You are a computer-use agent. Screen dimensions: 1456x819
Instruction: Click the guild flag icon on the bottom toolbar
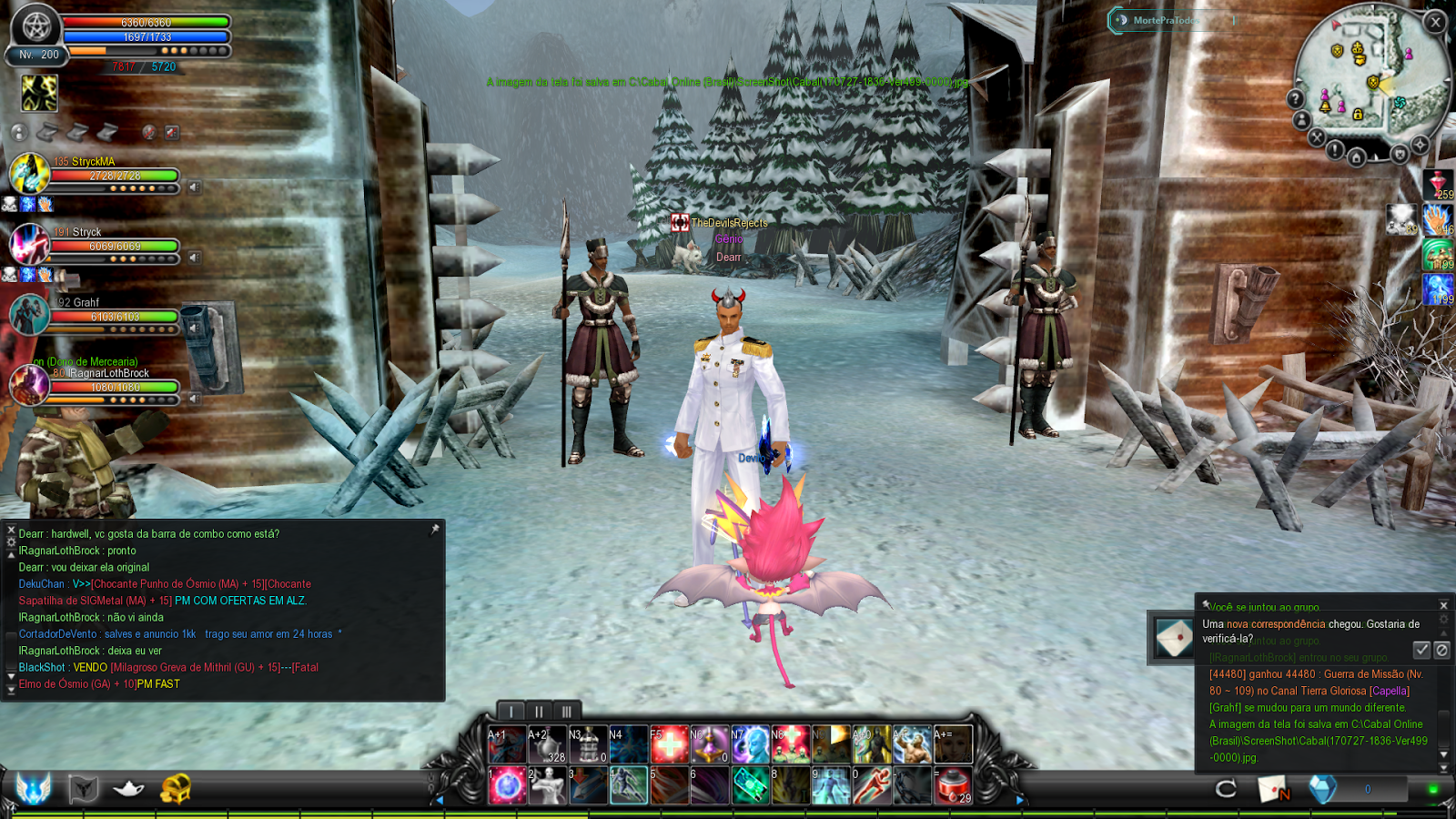click(83, 788)
